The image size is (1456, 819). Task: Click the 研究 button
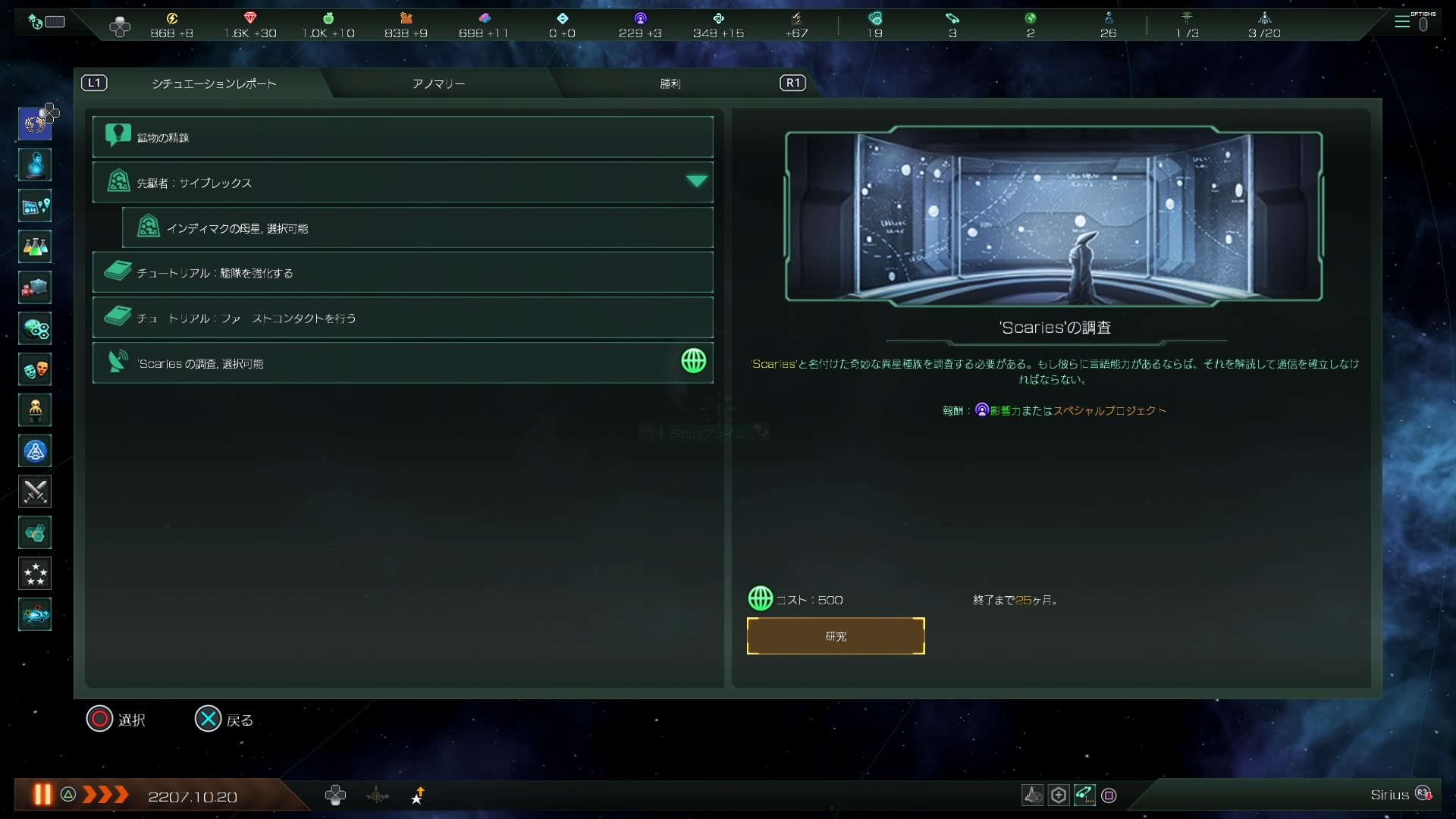[835, 636]
